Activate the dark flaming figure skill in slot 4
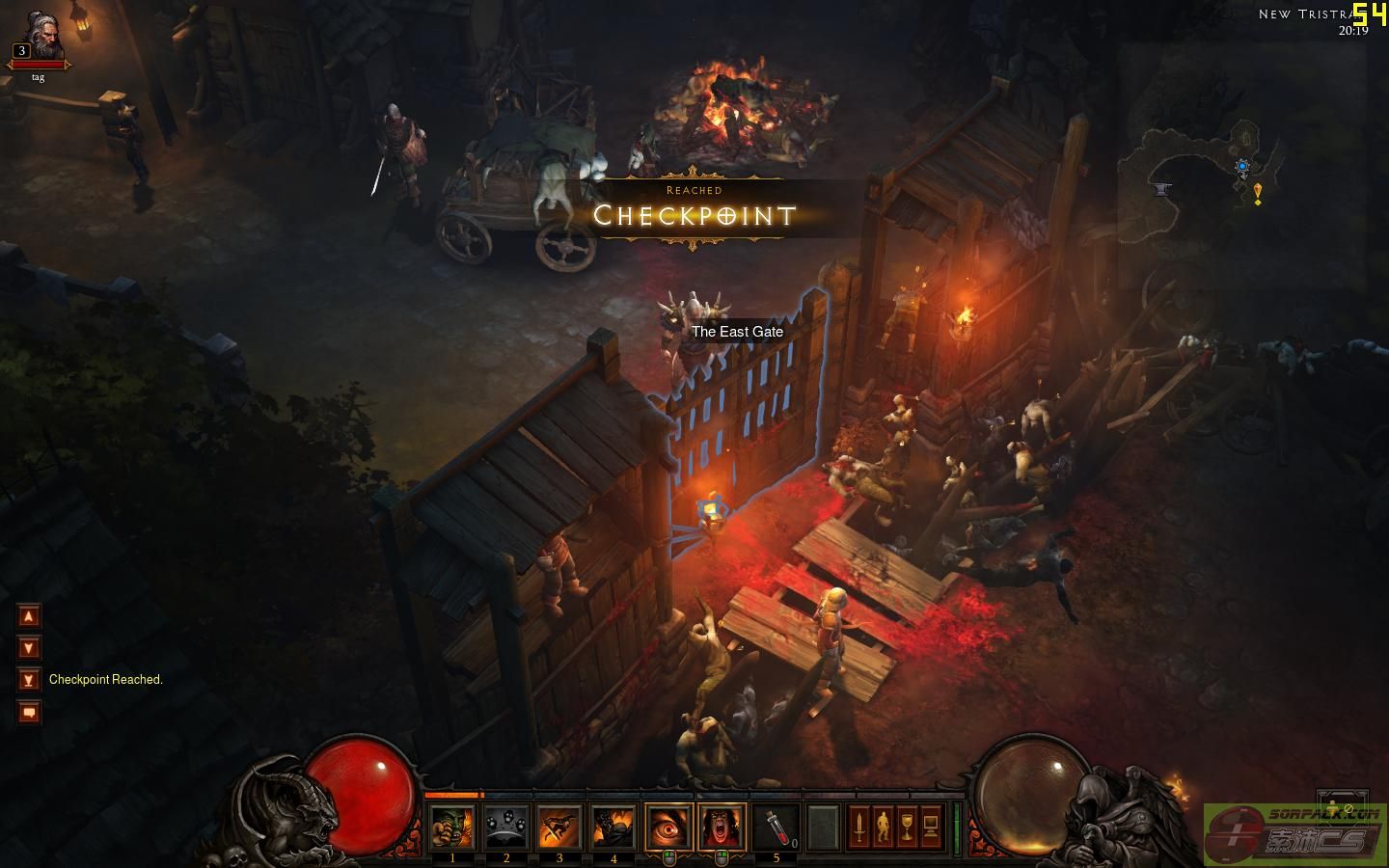Viewport: 1389px width, 868px height. (x=613, y=827)
